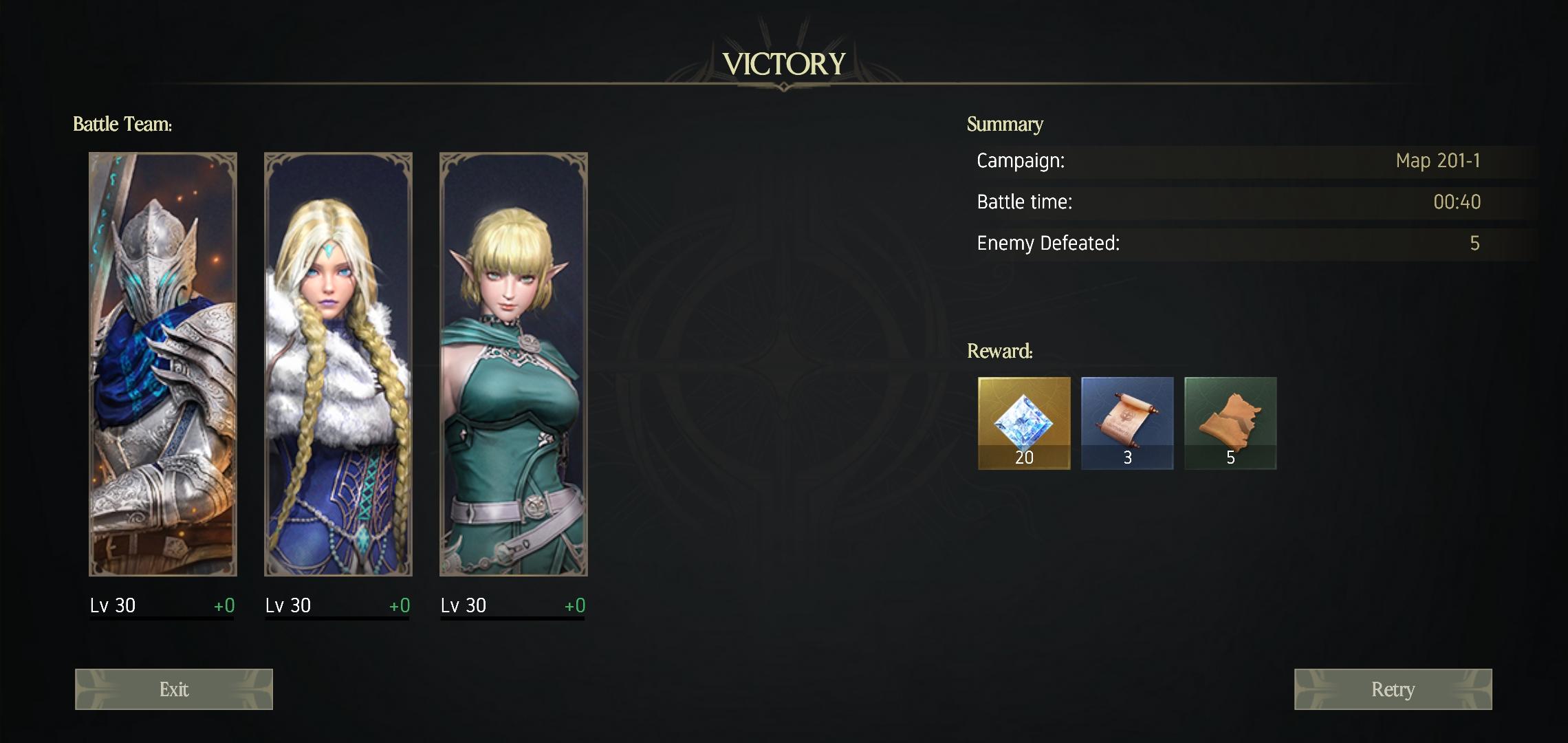
Task: Click the Retry button flourish decoration
Action: [1314, 689]
